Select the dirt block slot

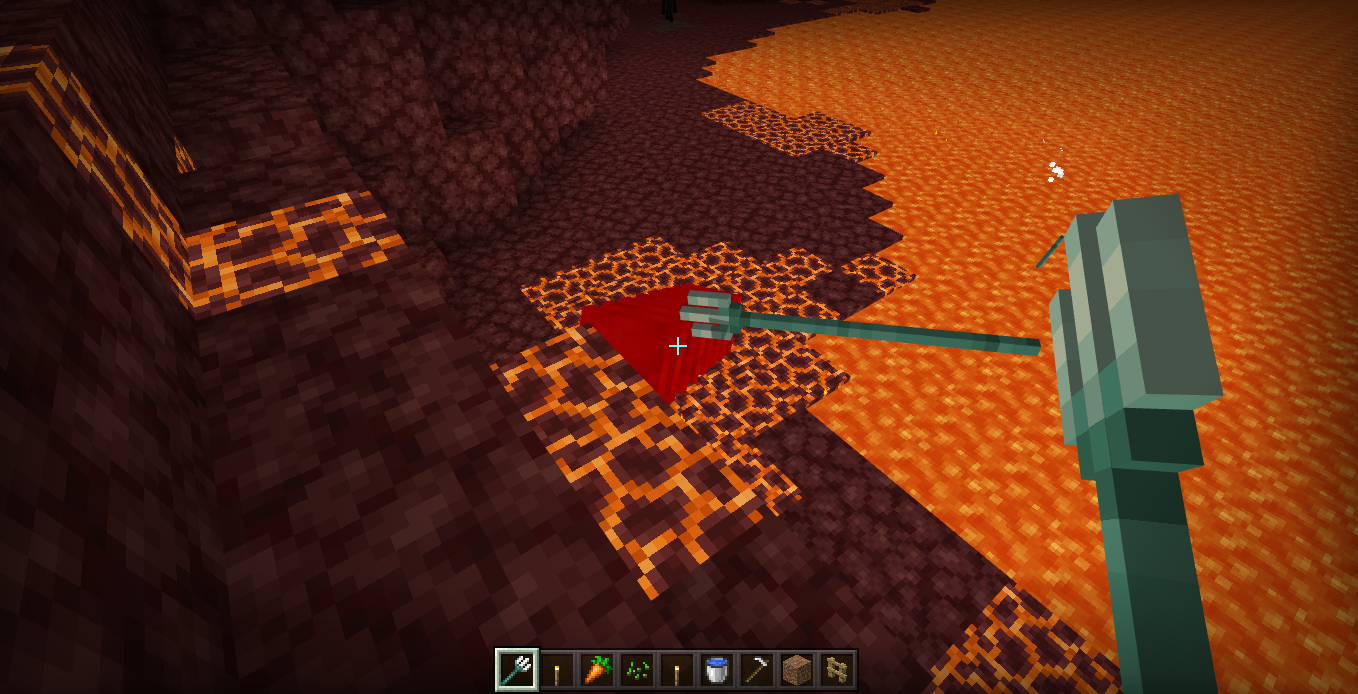(795, 670)
